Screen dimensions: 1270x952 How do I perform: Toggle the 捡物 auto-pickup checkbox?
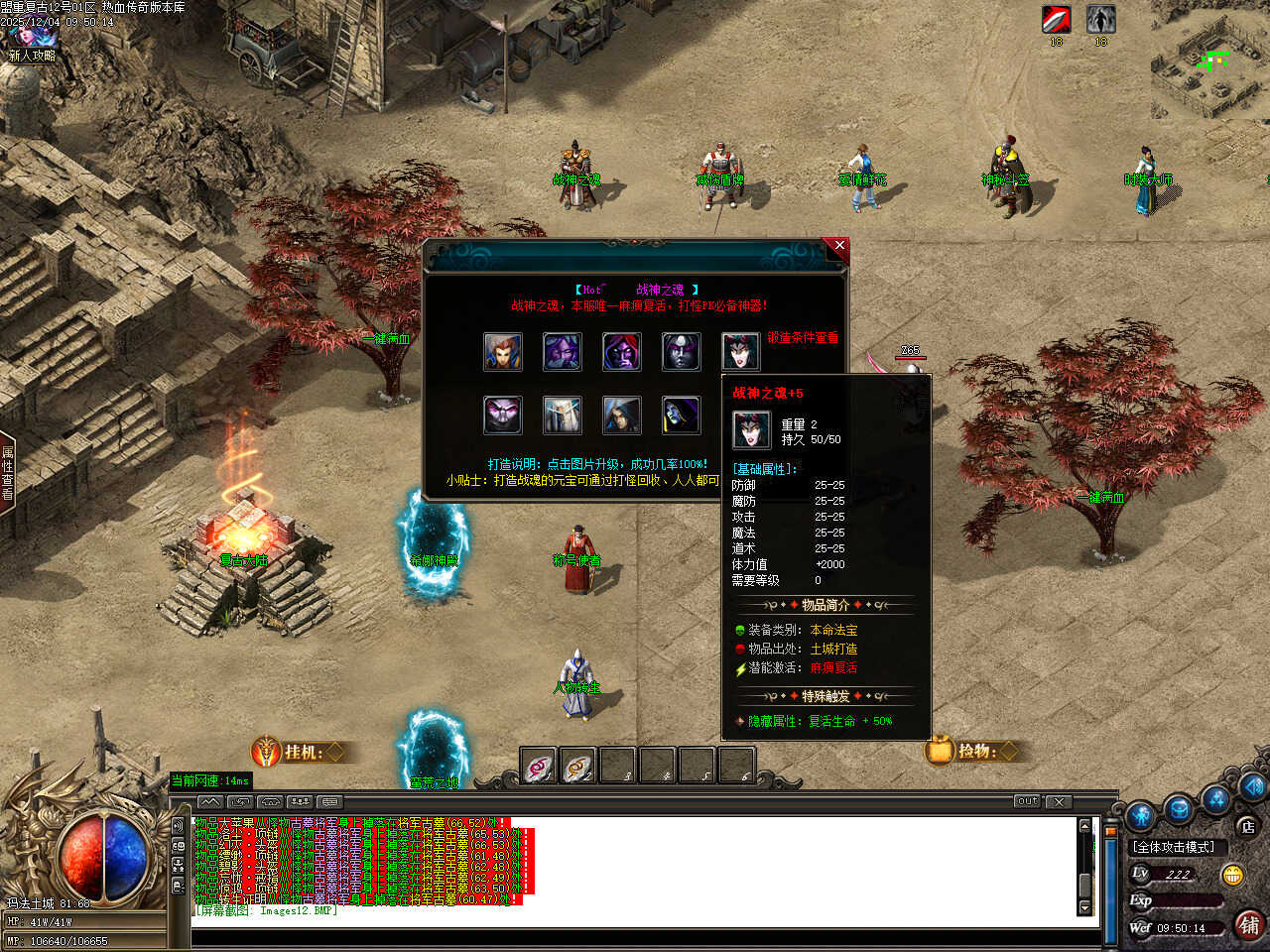coord(1008,751)
